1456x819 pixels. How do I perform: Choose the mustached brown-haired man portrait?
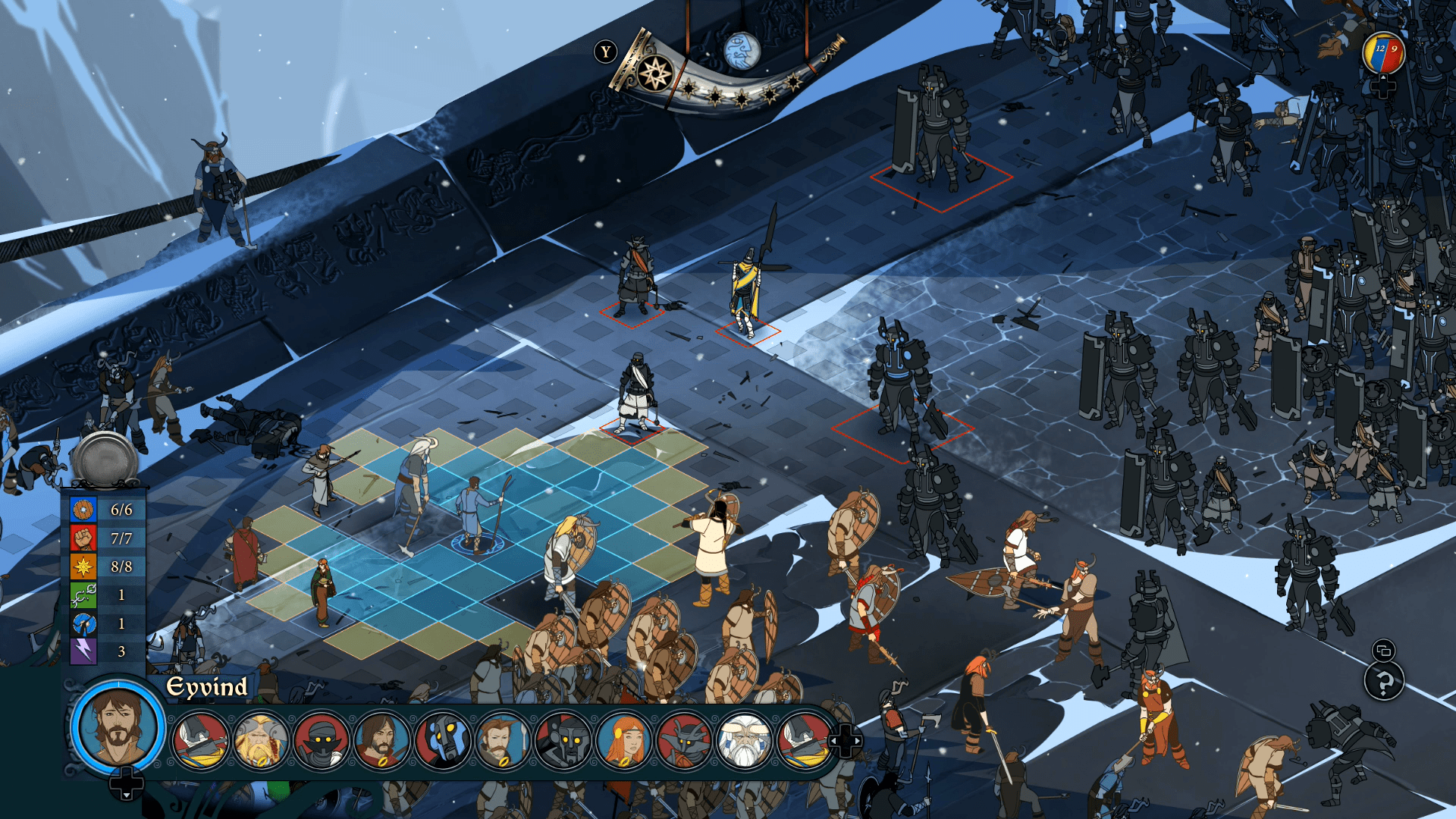click(x=503, y=741)
